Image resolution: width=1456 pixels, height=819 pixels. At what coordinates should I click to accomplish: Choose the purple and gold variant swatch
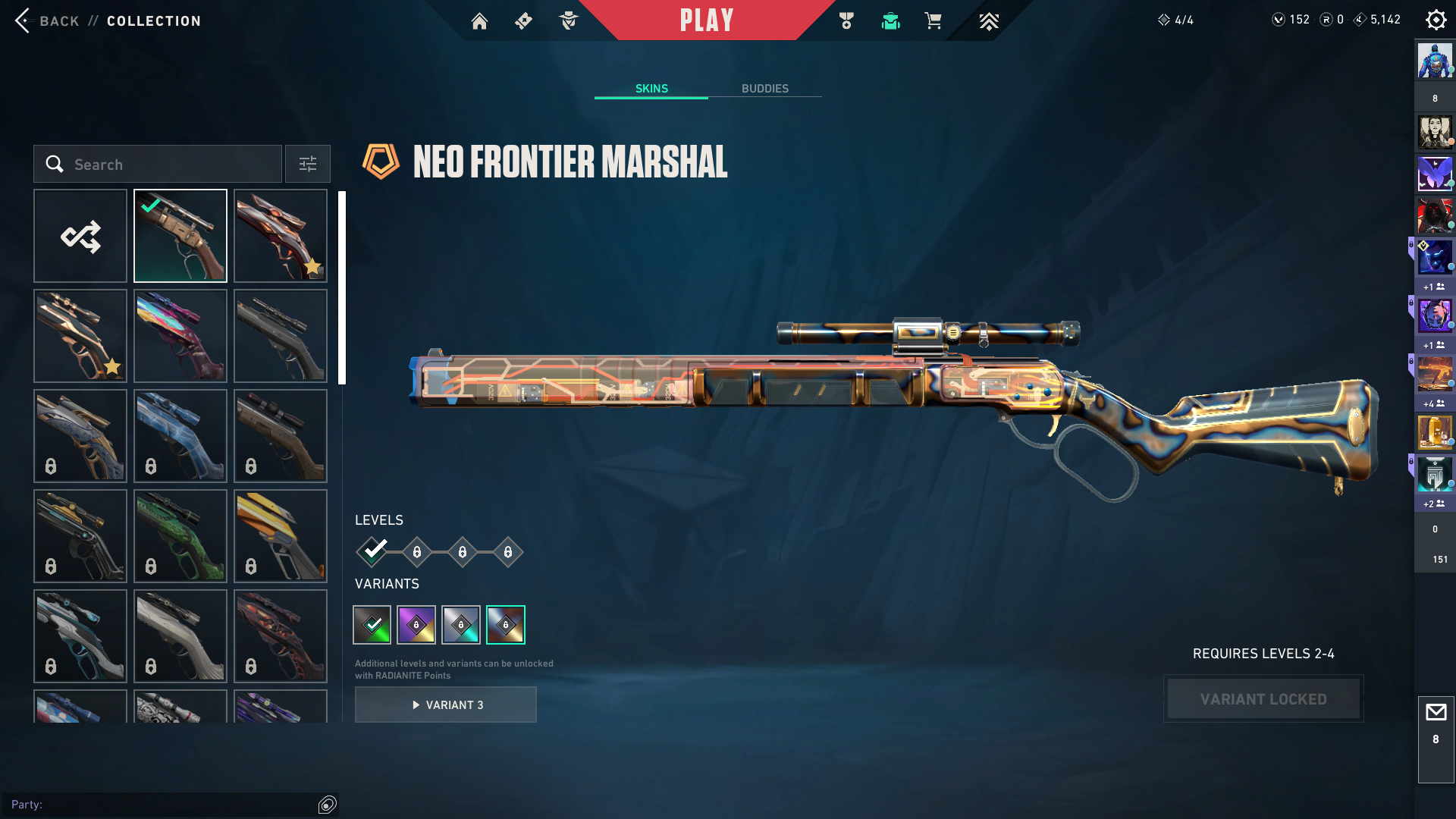click(x=416, y=625)
